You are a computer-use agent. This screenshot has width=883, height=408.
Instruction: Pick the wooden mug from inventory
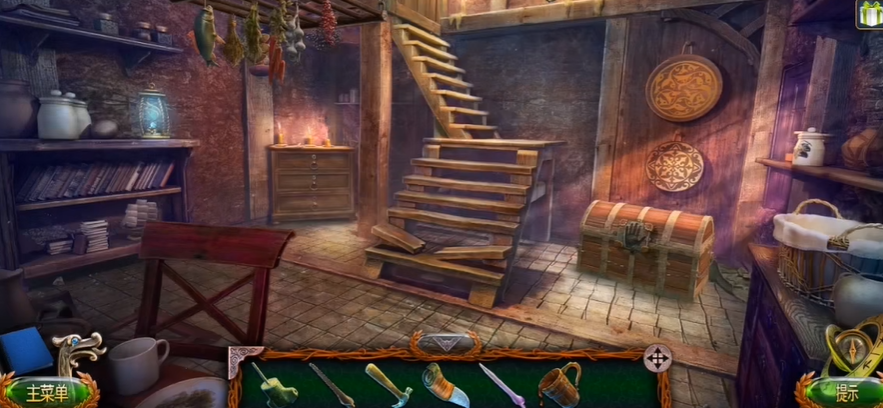pos(559,382)
